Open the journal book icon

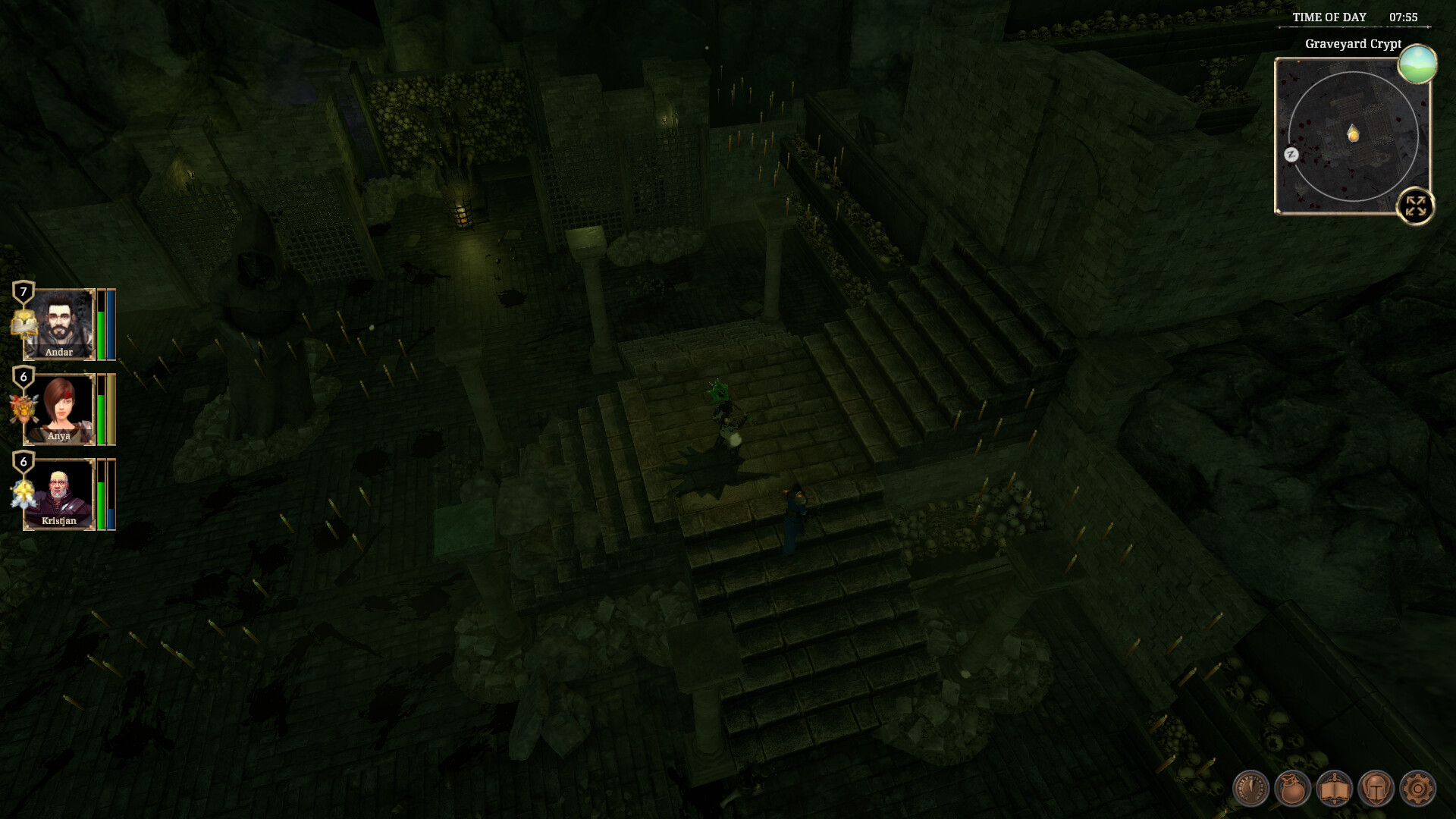coord(1335,789)
